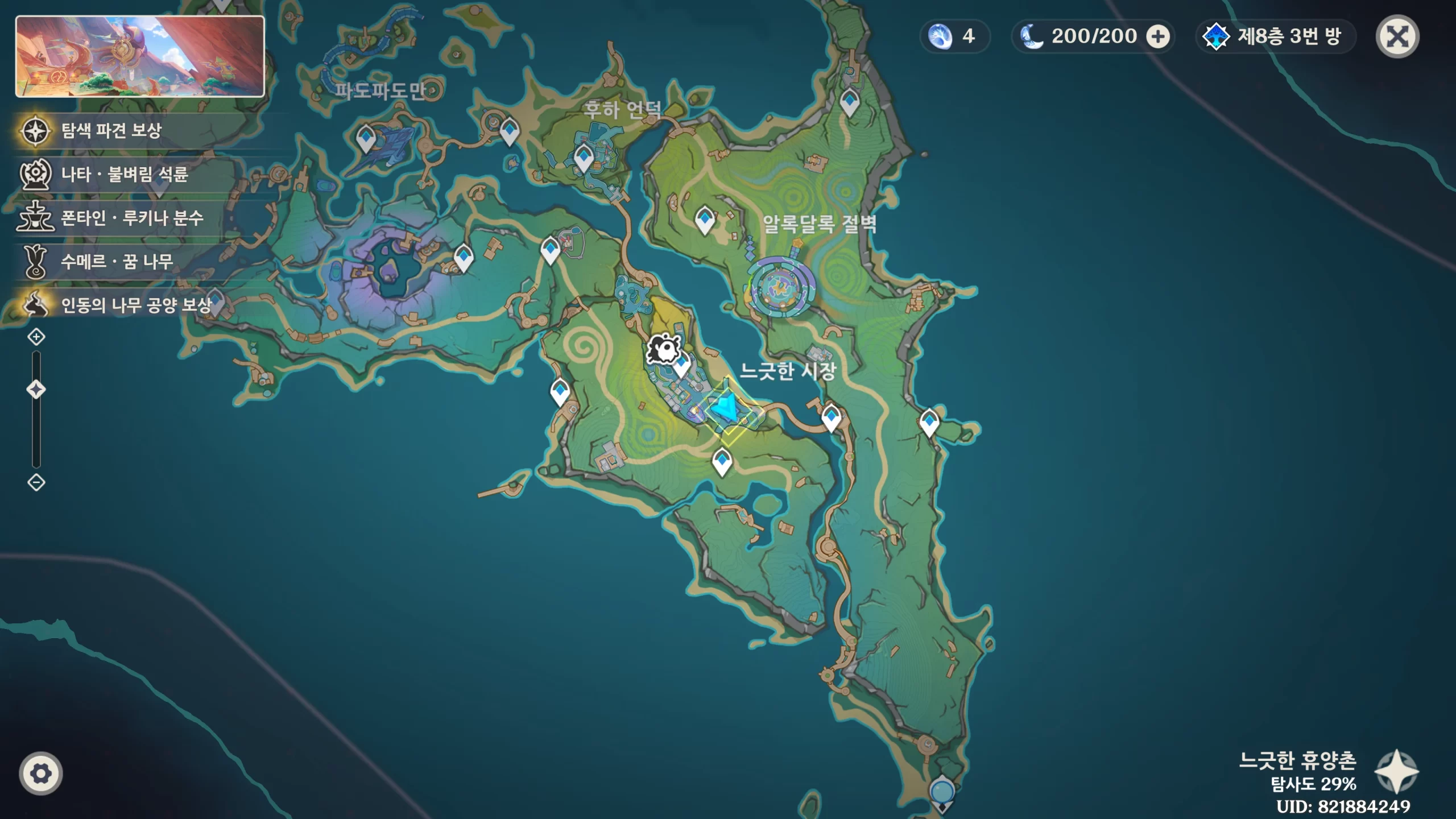The image size is (1456, 819).
Task: Open map settings gear icon
Action: point(40,773)
